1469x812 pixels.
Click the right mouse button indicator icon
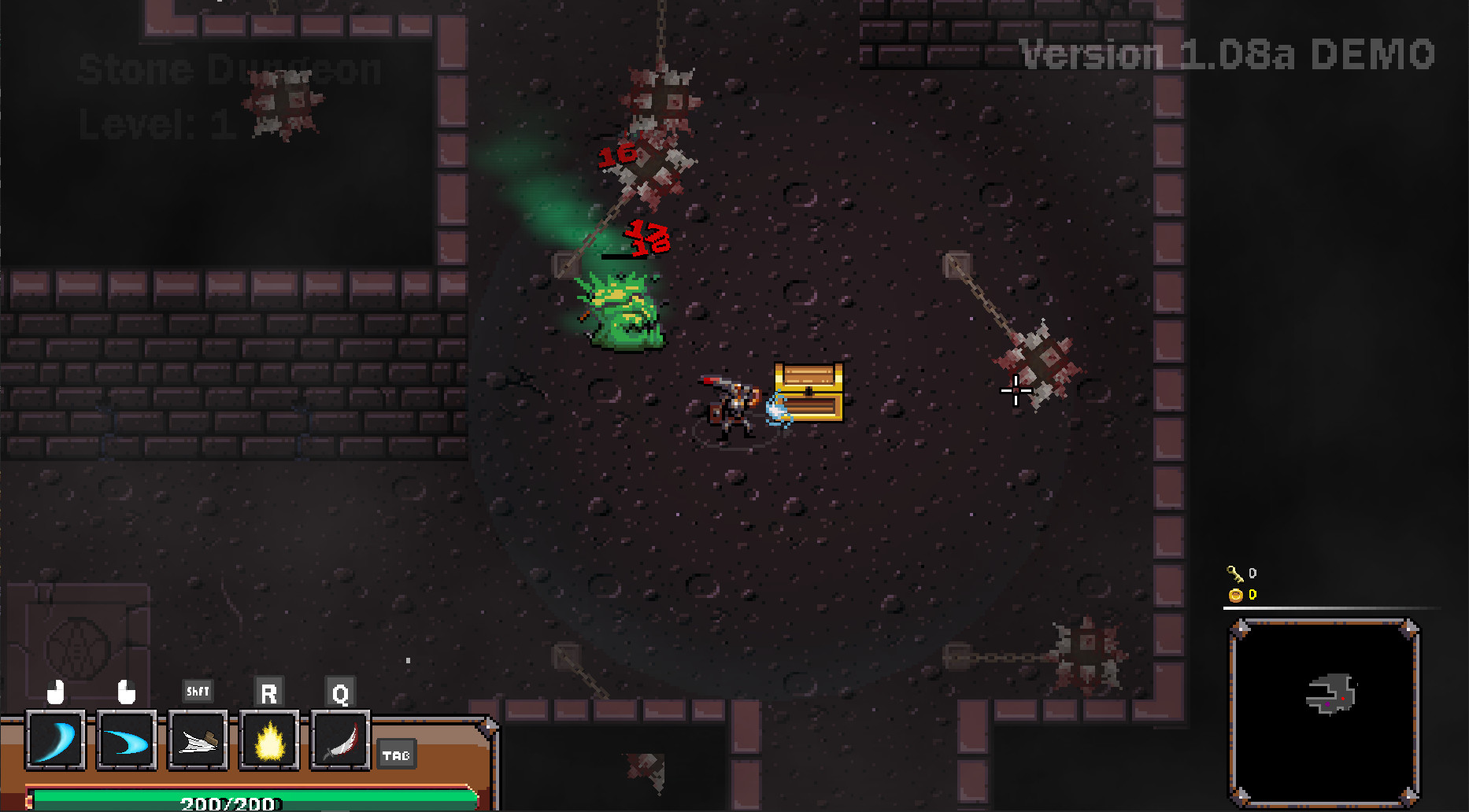pos(127,692)
